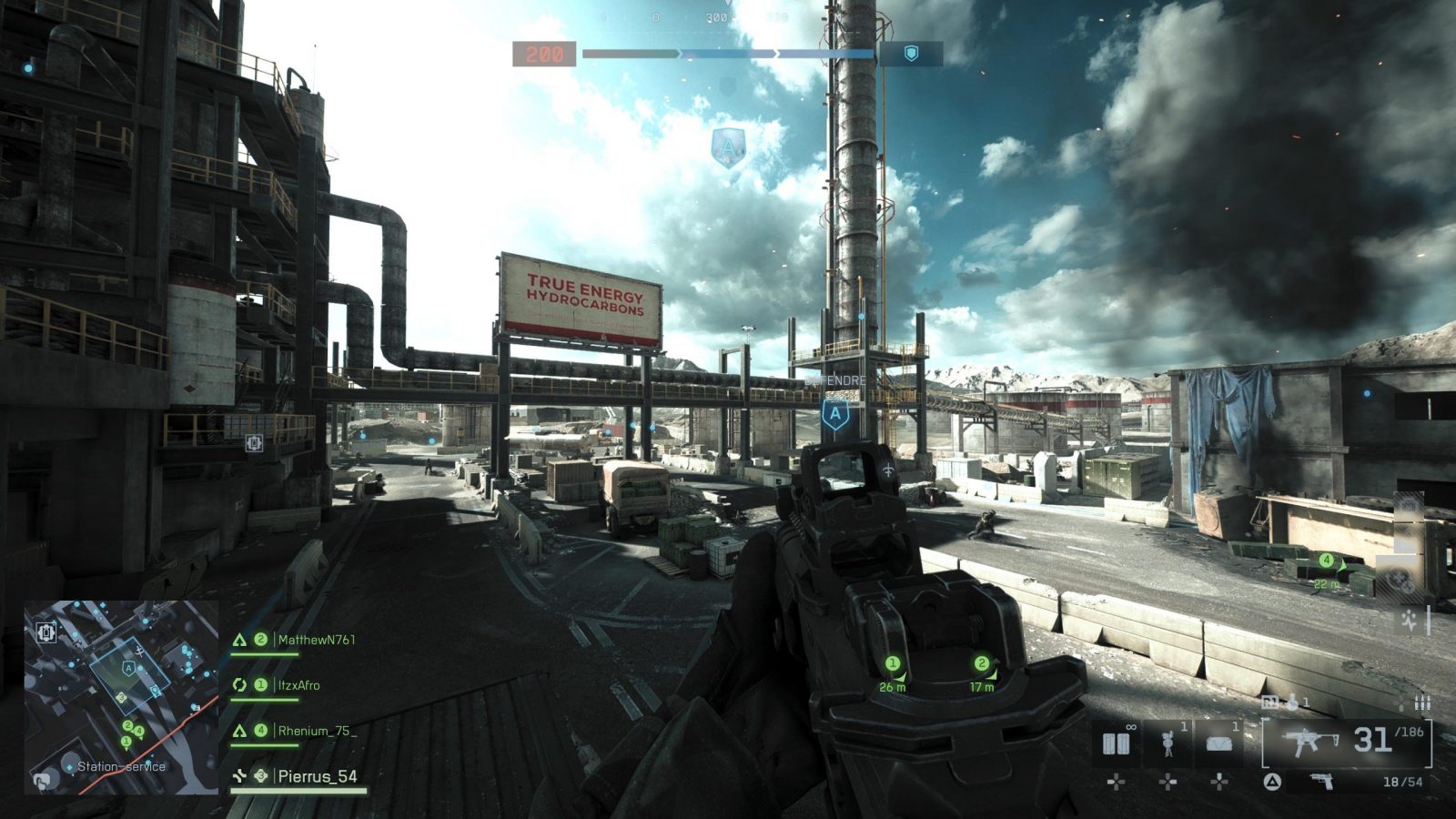Click the Station-service label on minimap
This screenshot has height=819, width=1456.
tap(121, 767)
